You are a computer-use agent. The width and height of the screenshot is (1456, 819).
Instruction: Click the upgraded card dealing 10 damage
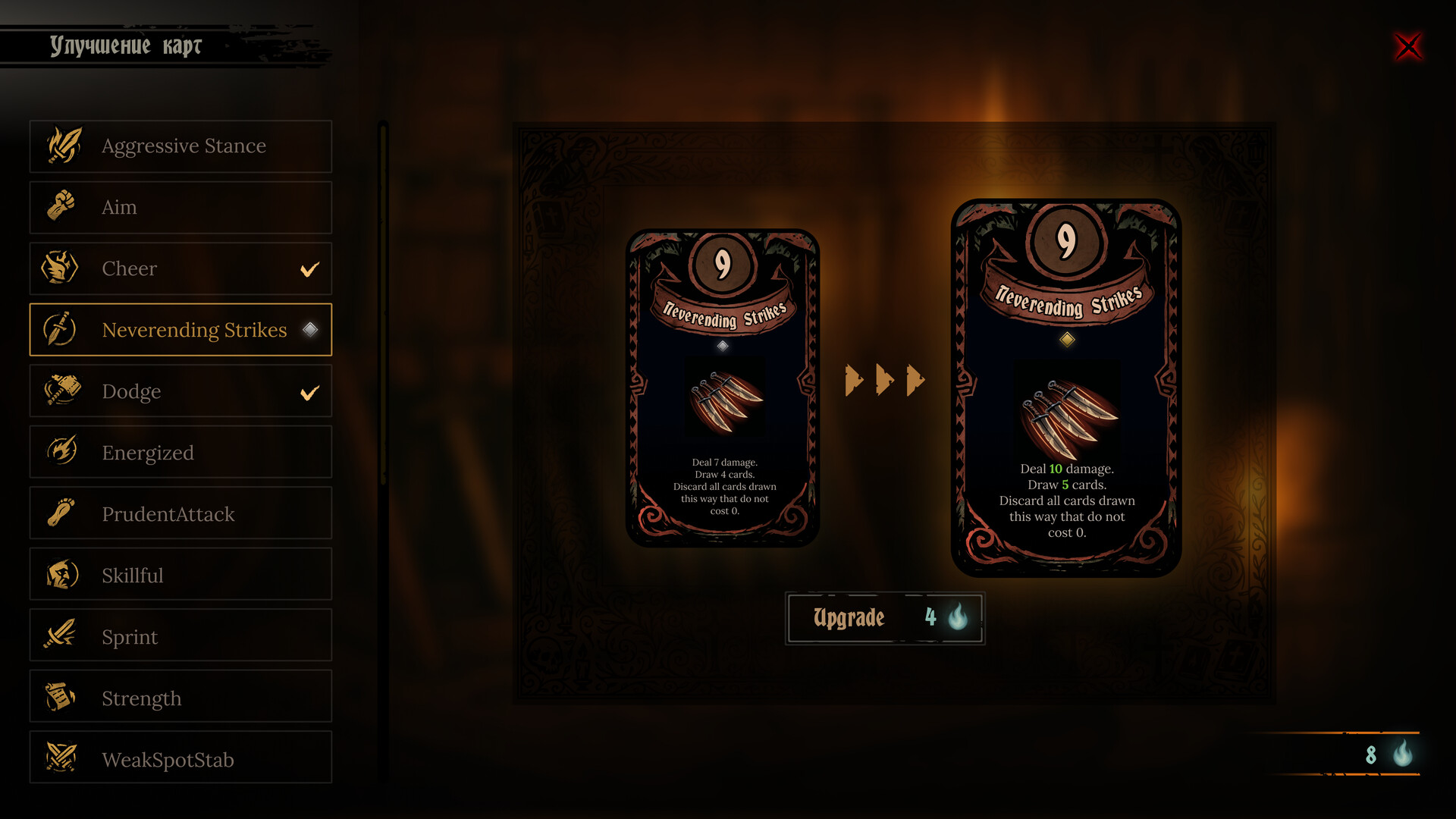pos(1065,388)
